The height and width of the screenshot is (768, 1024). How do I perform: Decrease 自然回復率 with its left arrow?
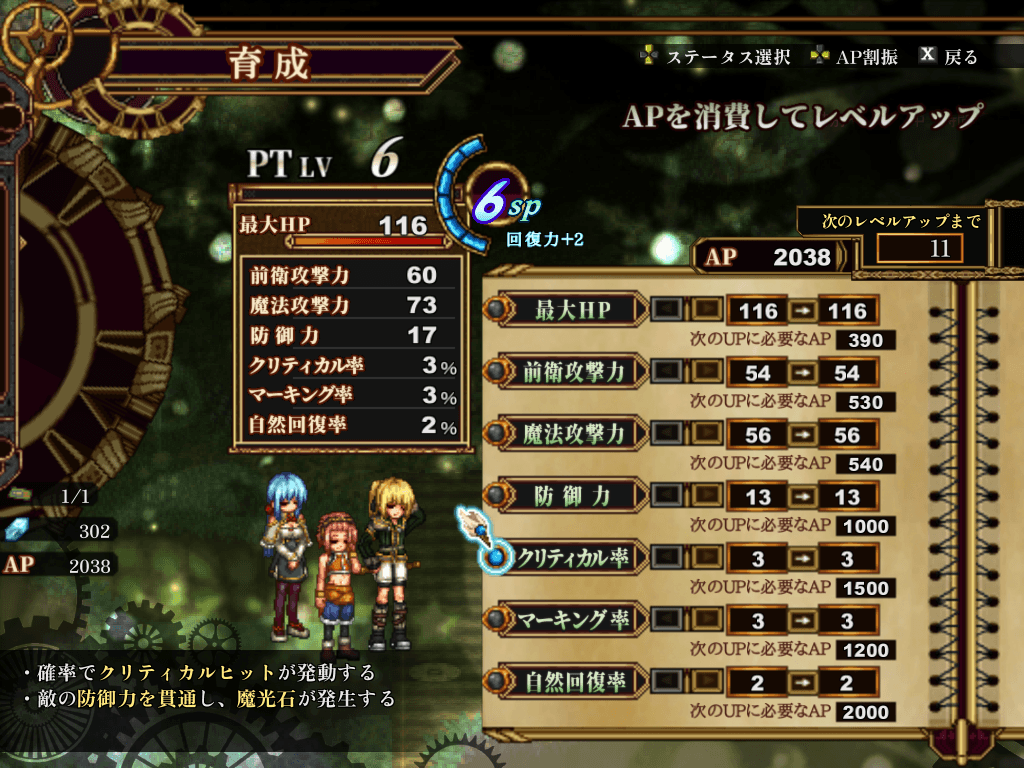(x=668, y=682)
